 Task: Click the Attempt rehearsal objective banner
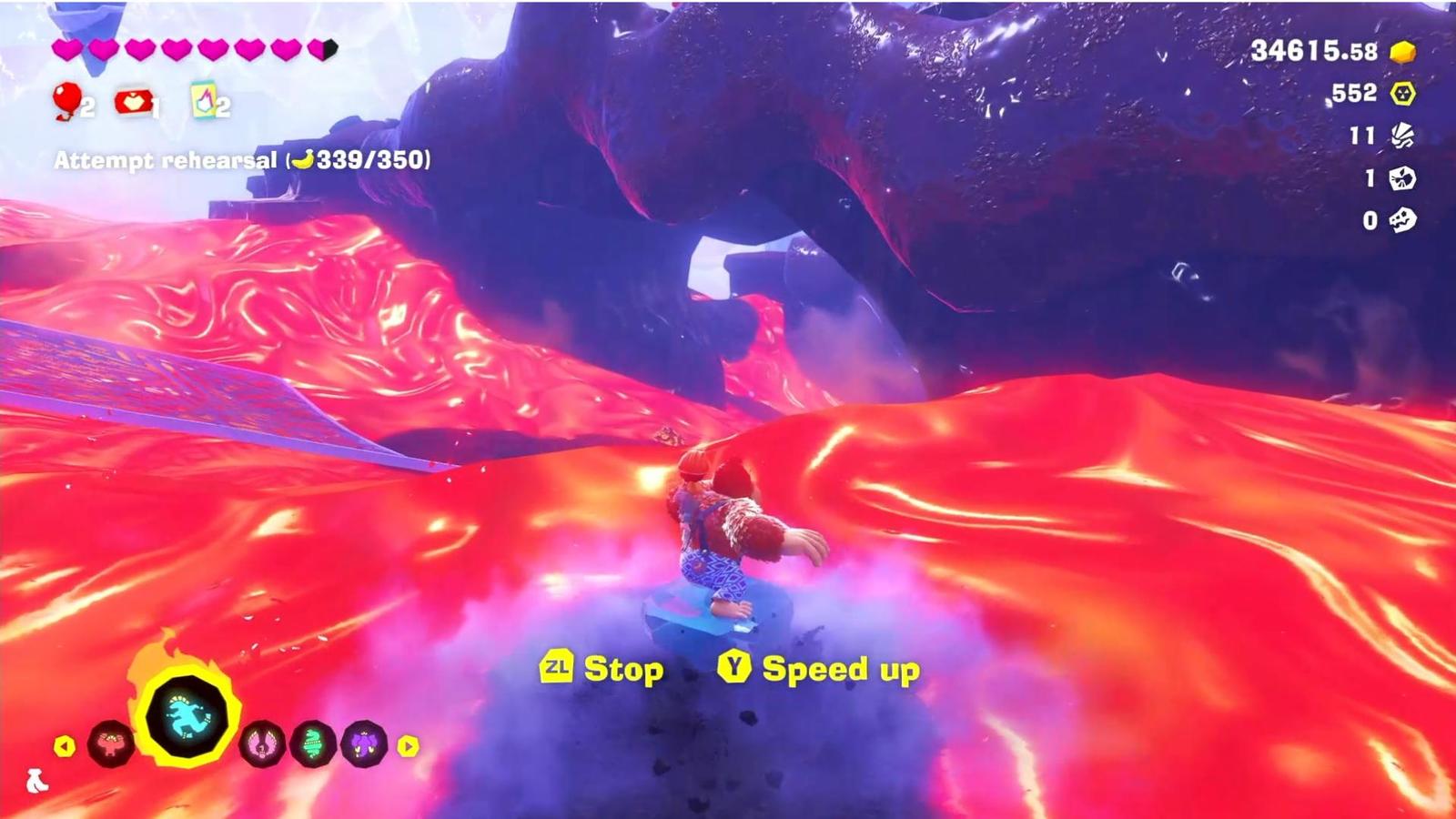[x=241, y=161]
